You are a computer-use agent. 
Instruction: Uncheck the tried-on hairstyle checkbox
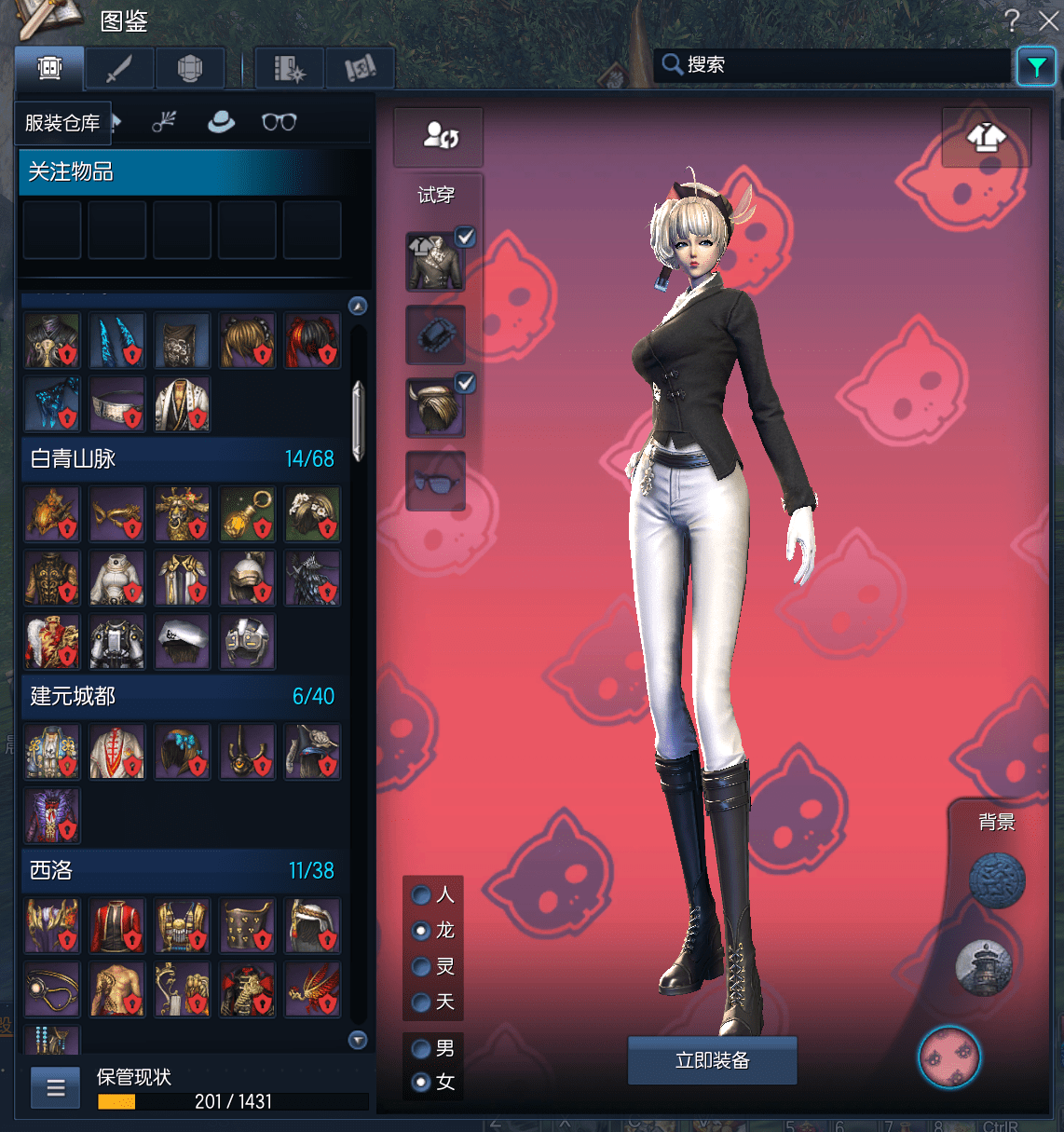465,382
